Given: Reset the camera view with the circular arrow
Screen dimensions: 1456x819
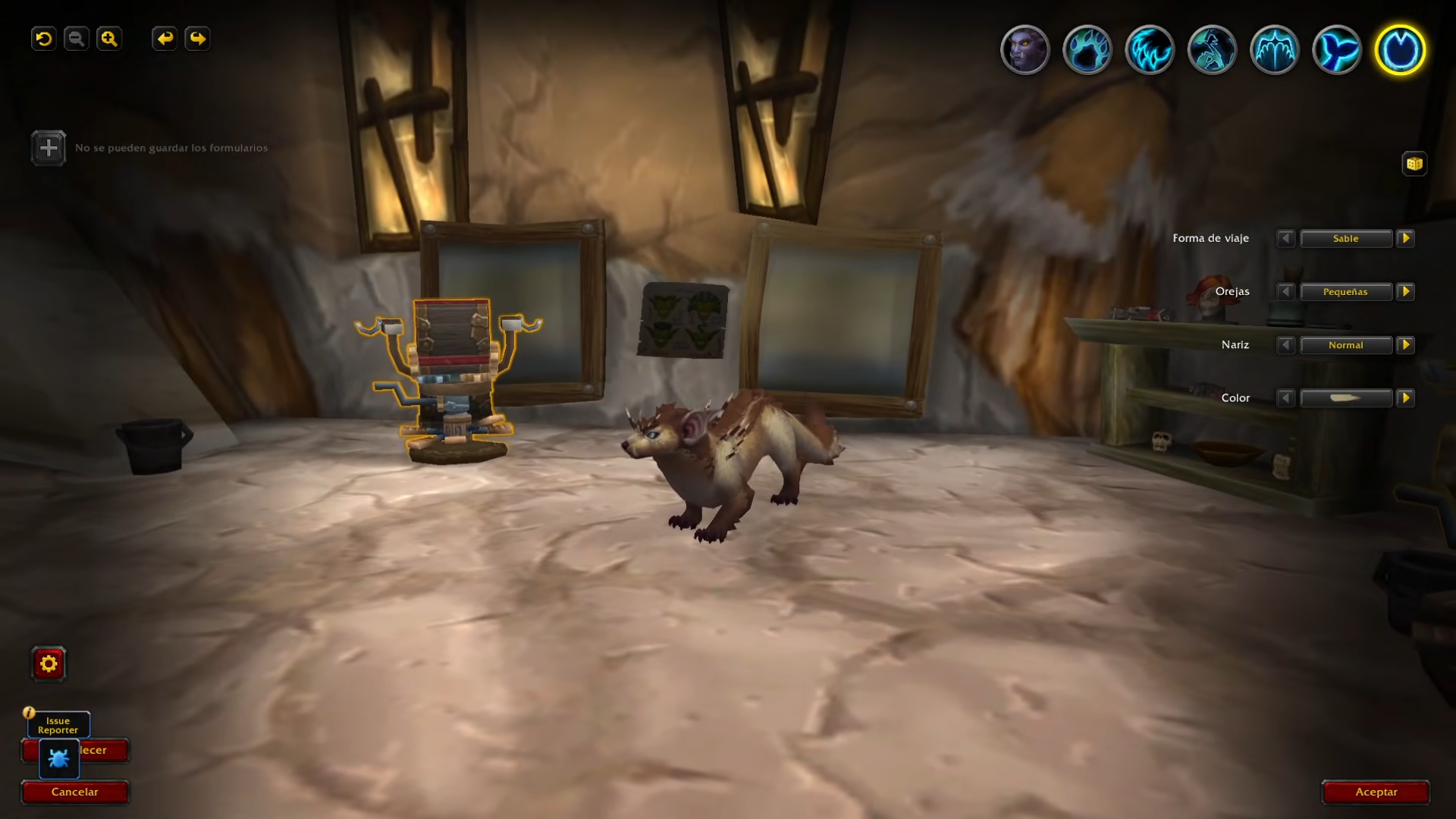Looking at the screenshot, I should 44,39.
